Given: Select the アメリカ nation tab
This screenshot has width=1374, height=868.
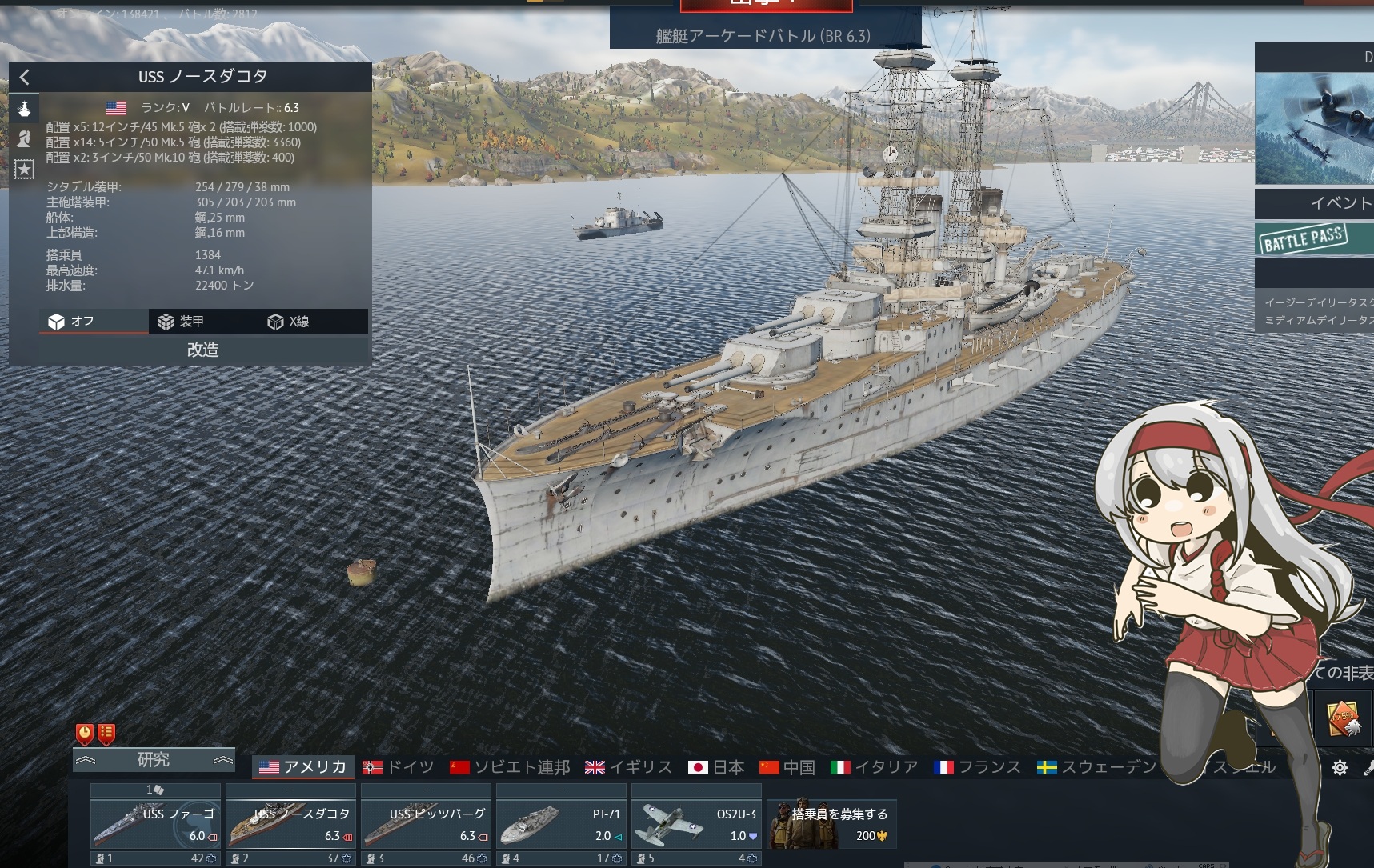Looking at the screenshot, I should (303, 767).
